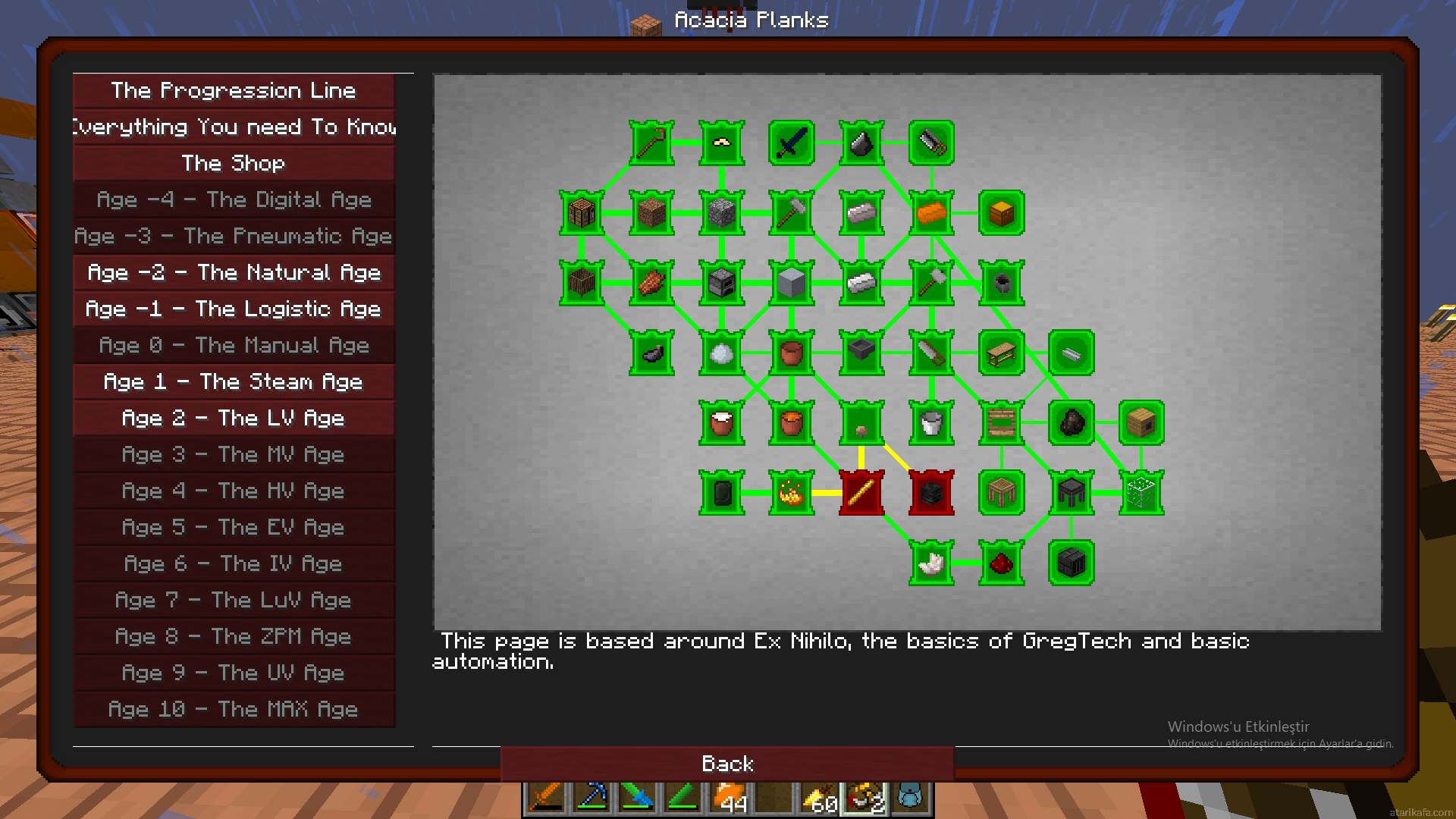Select the campfire flame quest node
1456x819 pixels.
tap(792, 493)
